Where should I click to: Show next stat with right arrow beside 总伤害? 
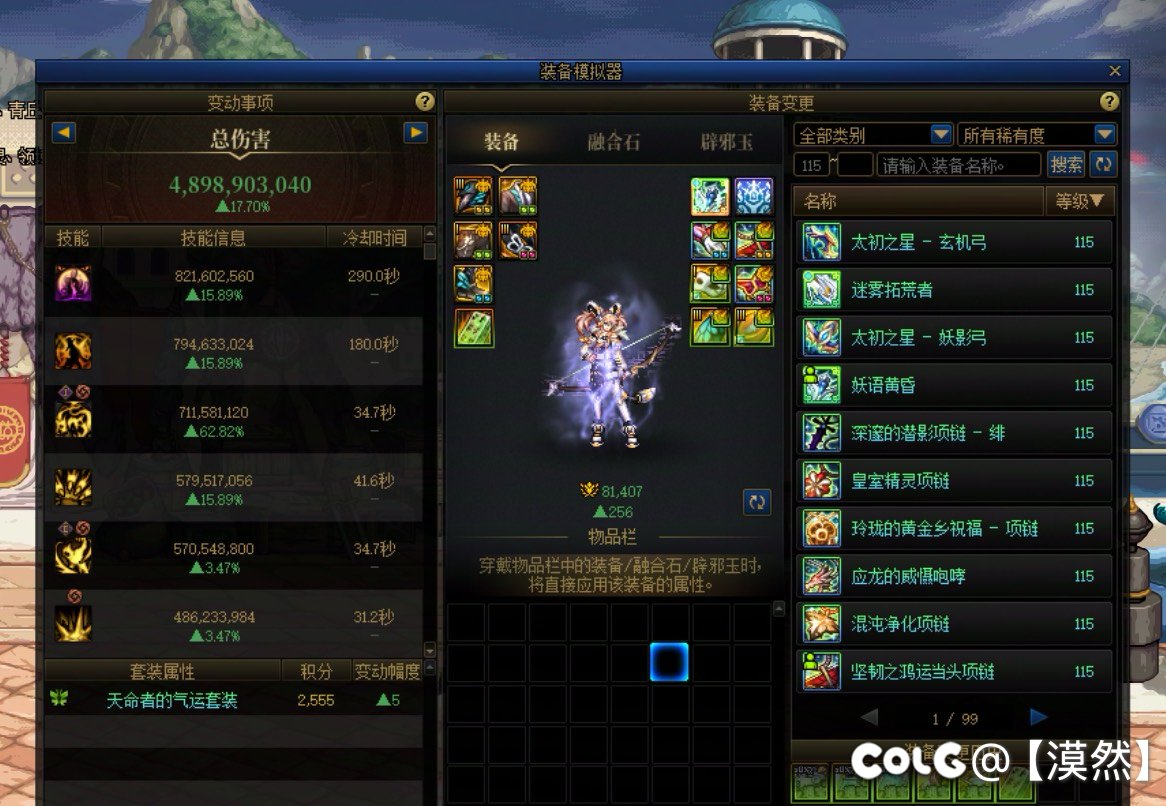(x=415, y=132)
